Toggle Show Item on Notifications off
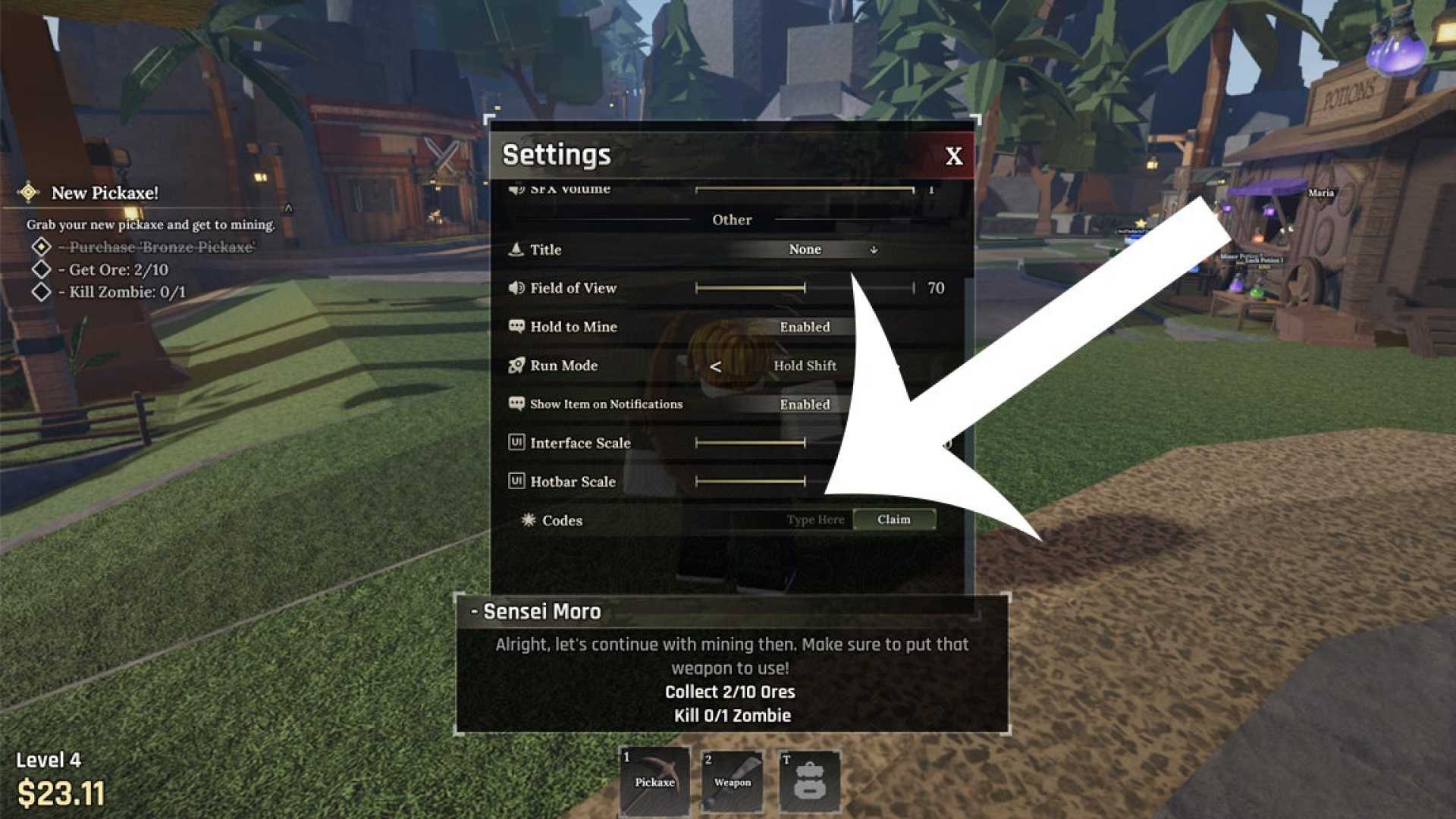This screenshot has height=819, width=1456. click(804, 404)
